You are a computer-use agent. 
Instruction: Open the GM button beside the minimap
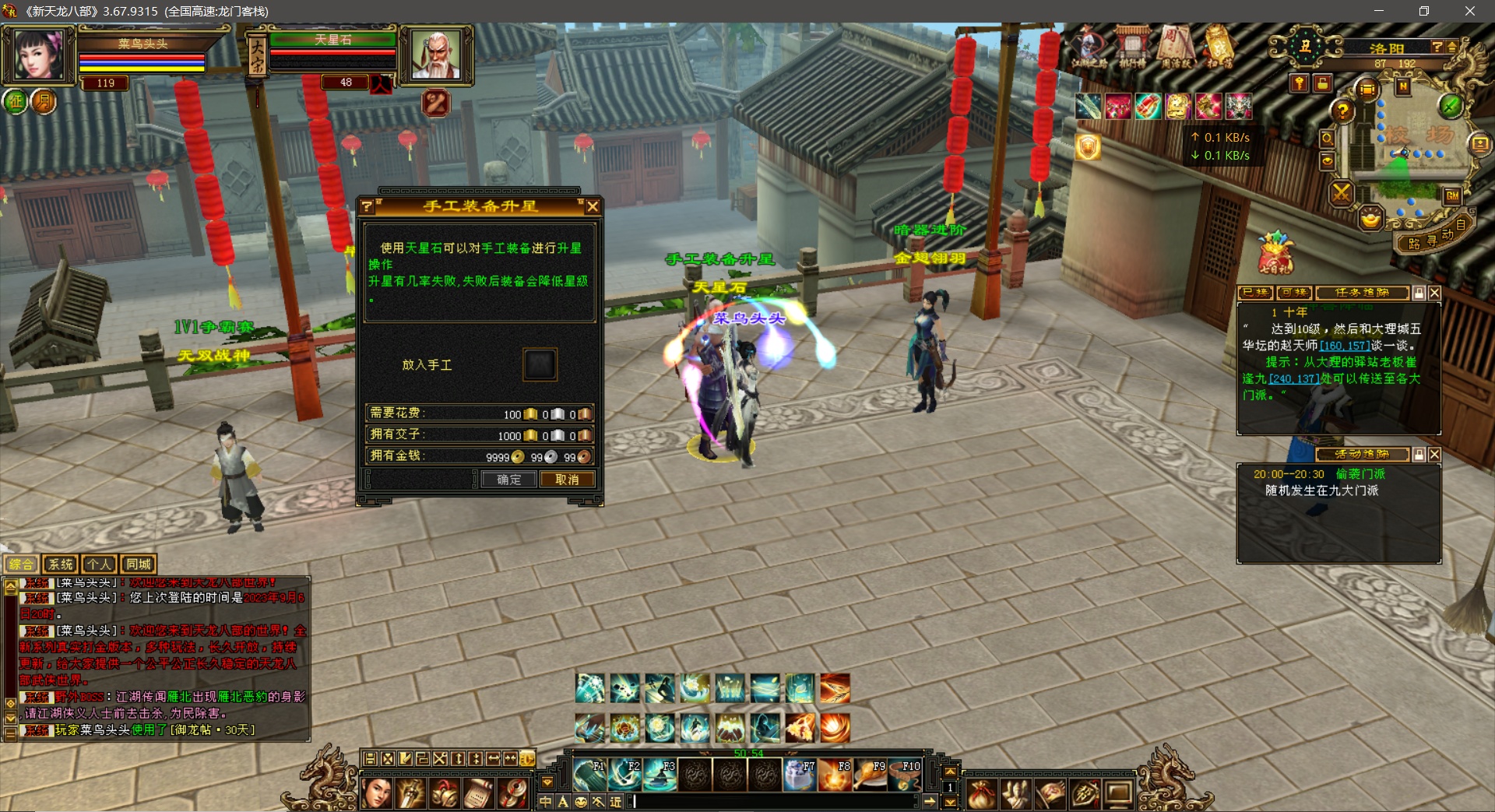point(1452,195)
